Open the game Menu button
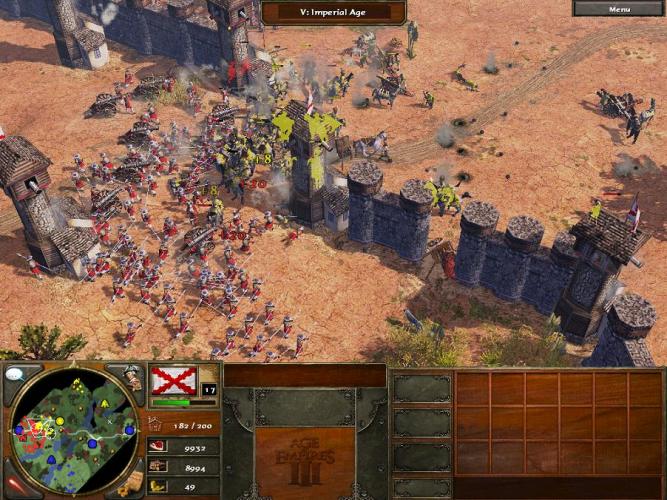This screenshot has height=500, width=667. click(619, 9)
